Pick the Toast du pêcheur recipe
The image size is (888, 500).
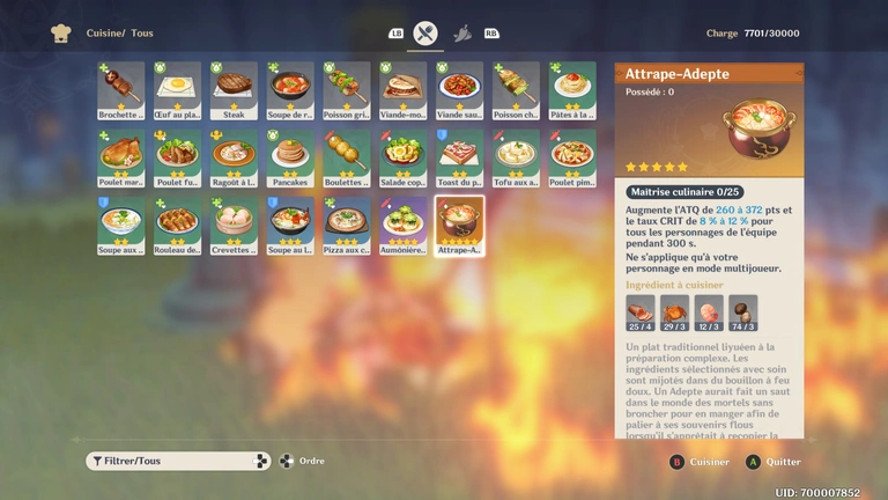tap(460, 158)
